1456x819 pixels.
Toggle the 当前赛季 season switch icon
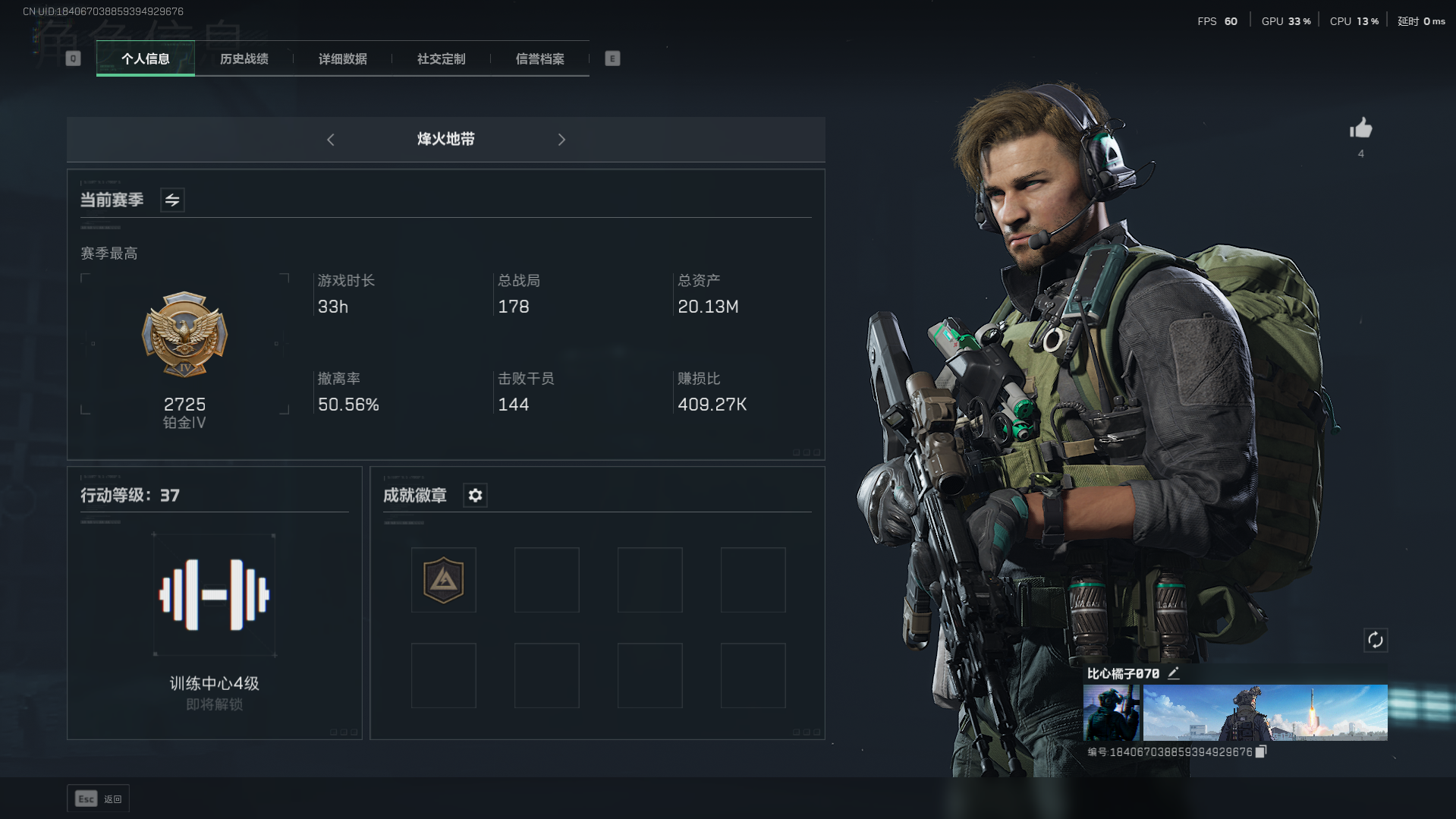[x=172, y=200]
